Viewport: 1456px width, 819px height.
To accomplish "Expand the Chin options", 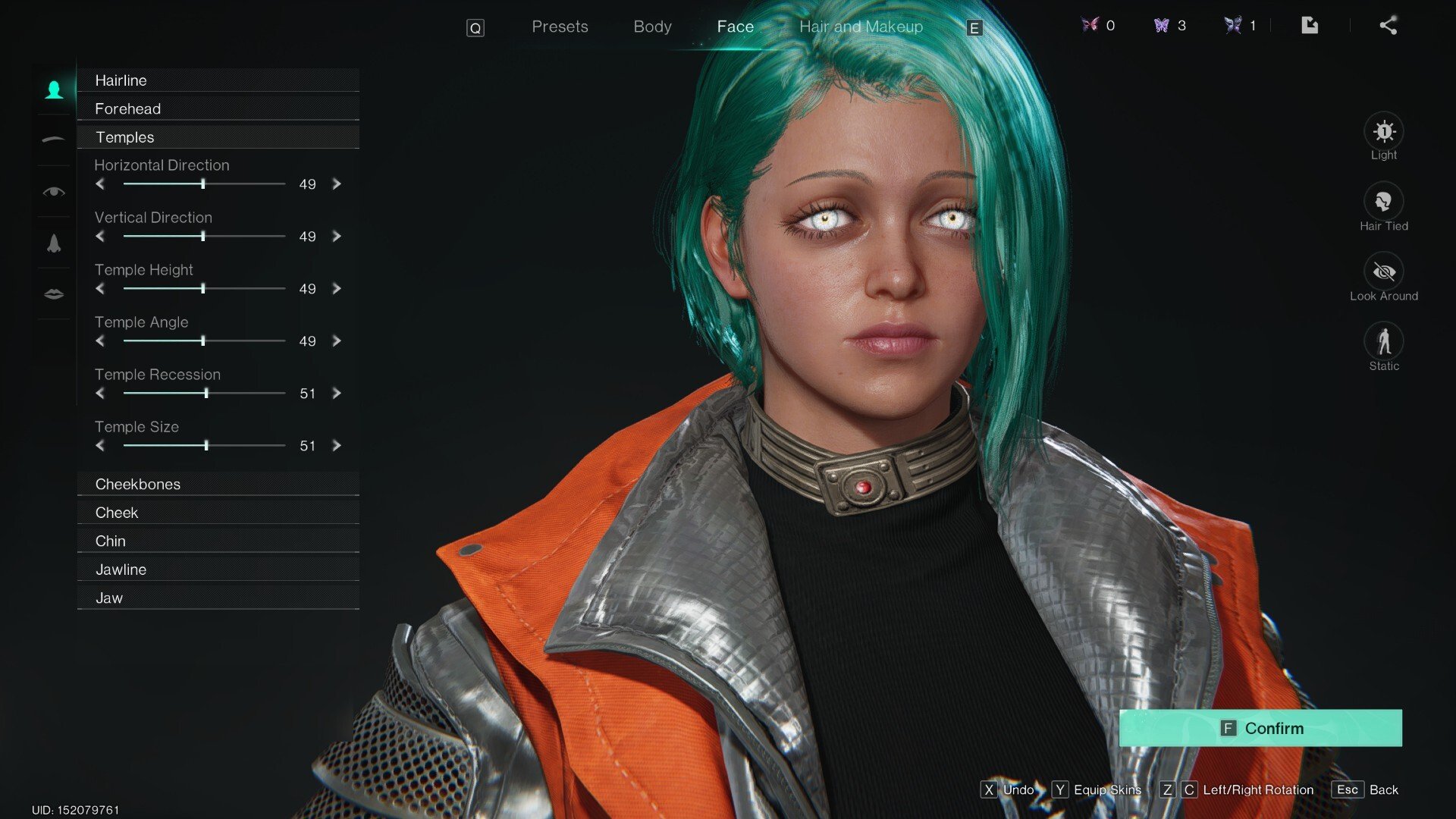I will coord(218,541).
